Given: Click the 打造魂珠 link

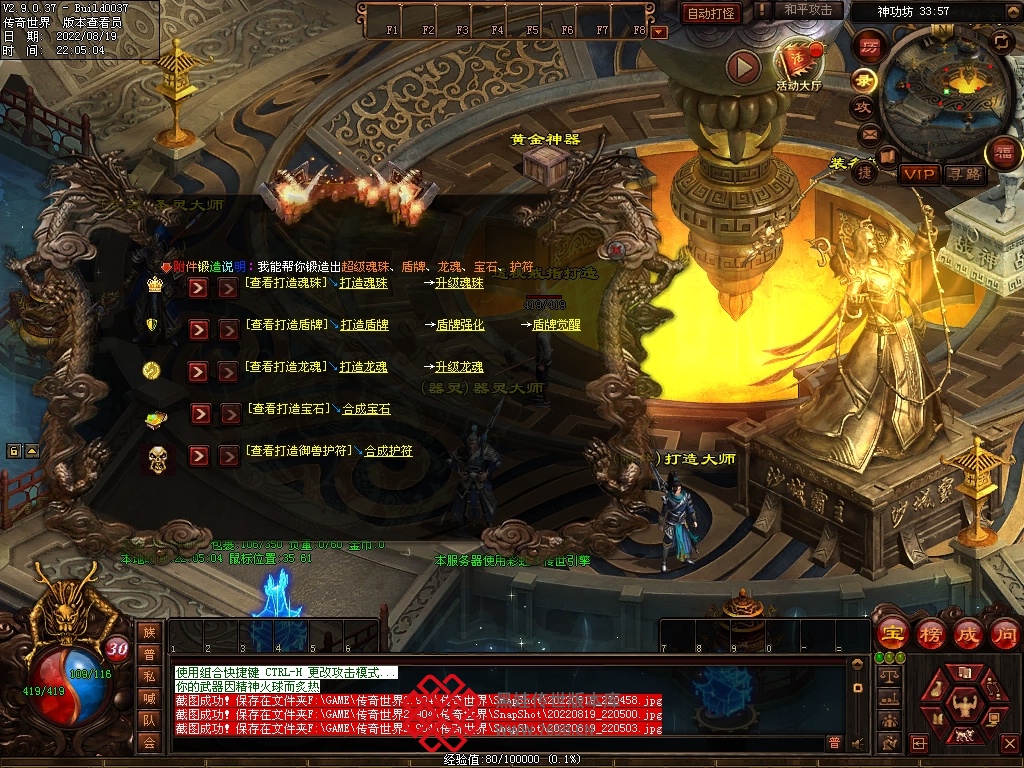Looking at the screenshot, I should coord(364,284).
